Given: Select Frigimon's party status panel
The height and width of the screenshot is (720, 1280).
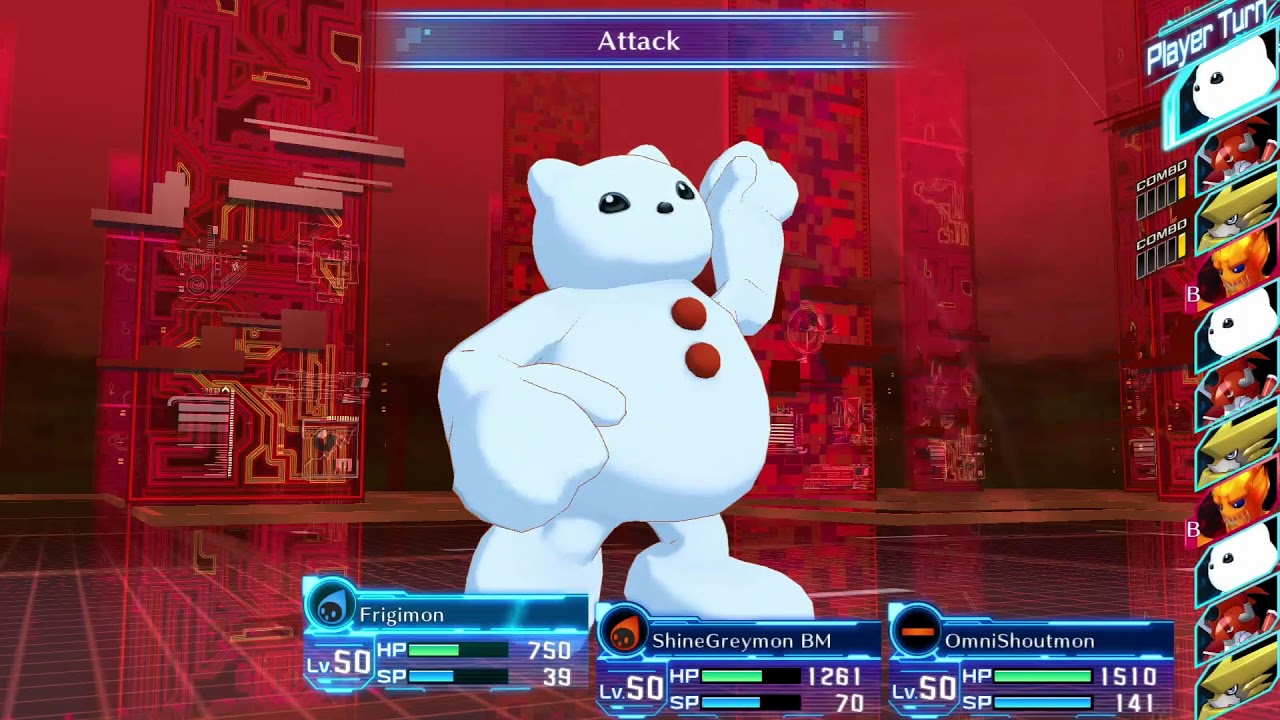Looking at the screenshot, I should tap(447, 640).
